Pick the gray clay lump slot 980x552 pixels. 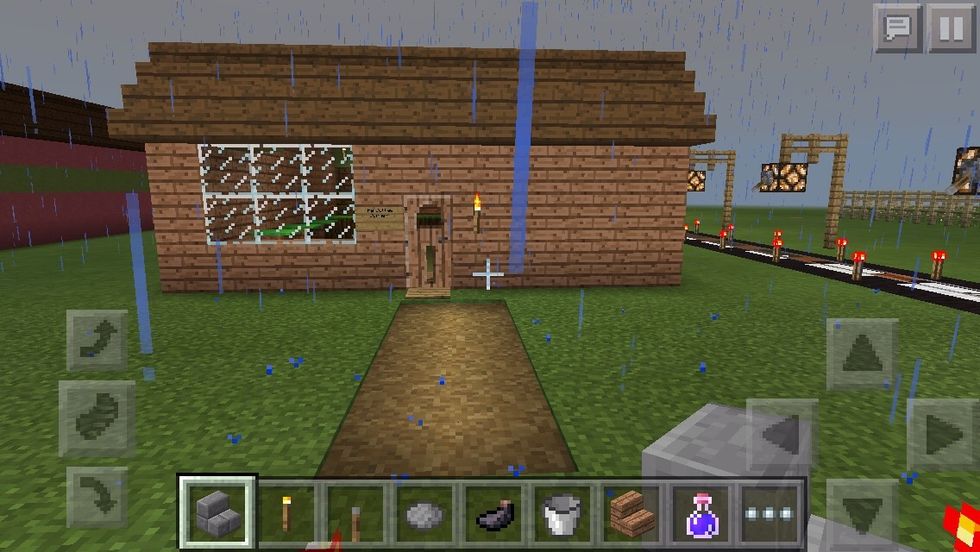click(426, 514)
